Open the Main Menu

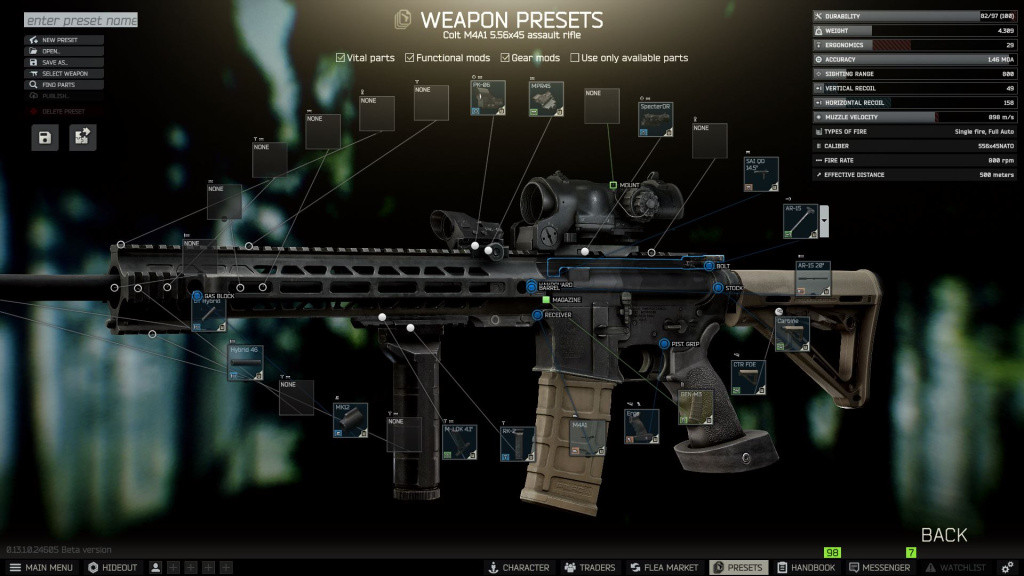pos(41,567)
